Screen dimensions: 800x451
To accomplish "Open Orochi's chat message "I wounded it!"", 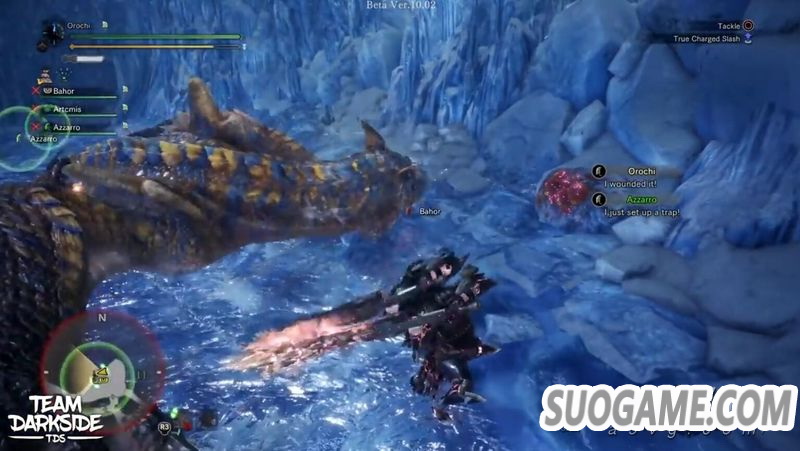I will [x=631, y=185].
